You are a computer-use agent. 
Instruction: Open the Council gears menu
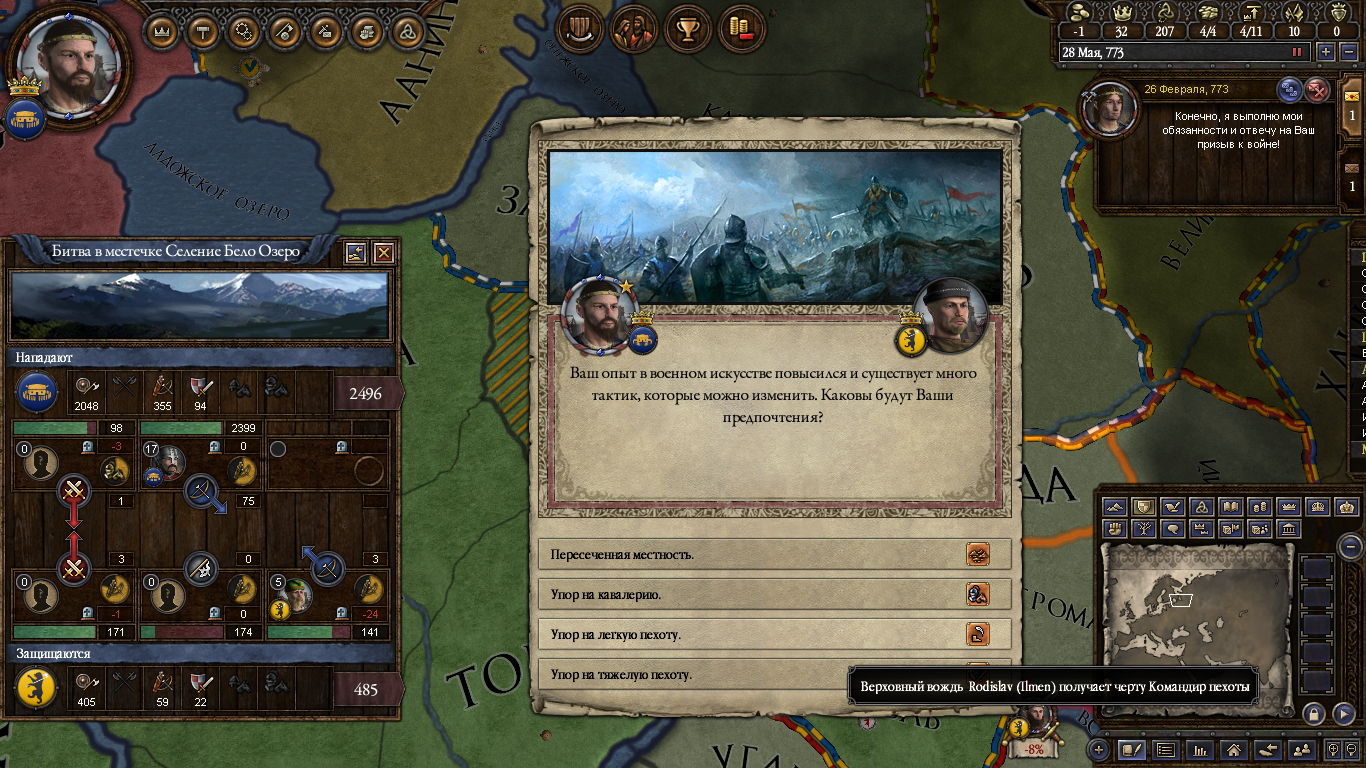pos(244,31)
